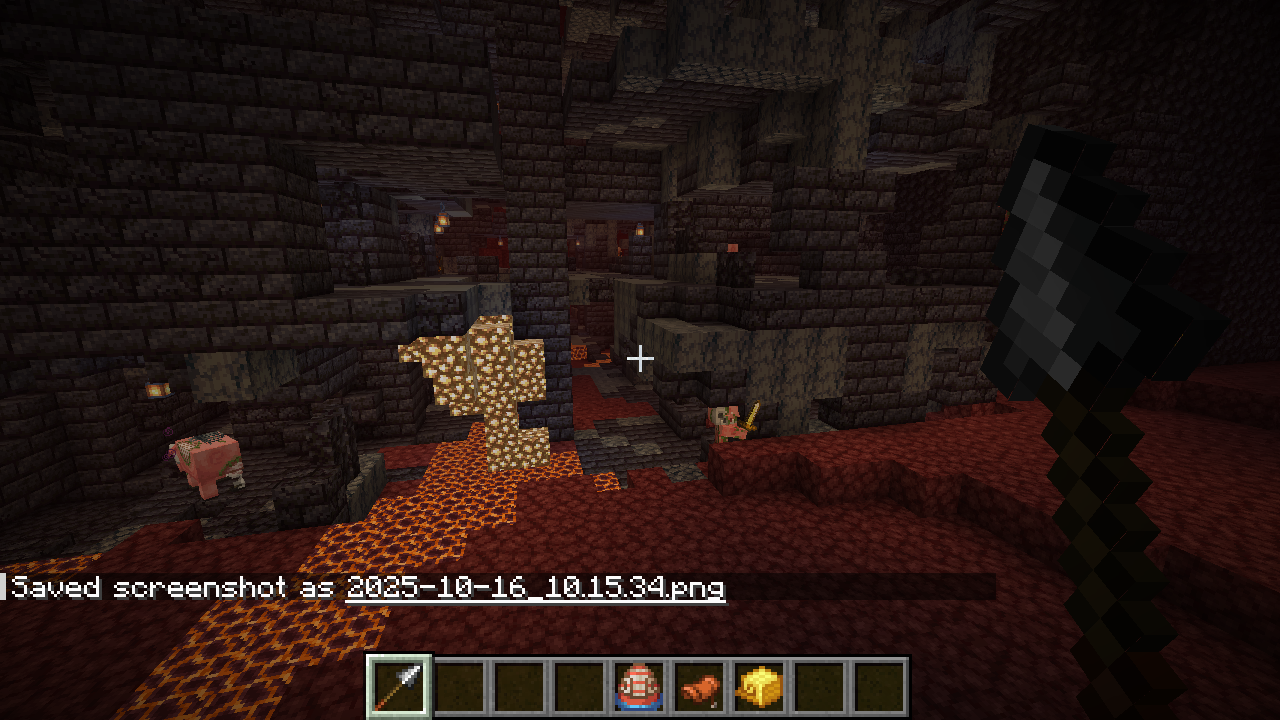The image size is (1280, 720).
Task: Choose the copper horn item slot
Action: coord(697,687)
